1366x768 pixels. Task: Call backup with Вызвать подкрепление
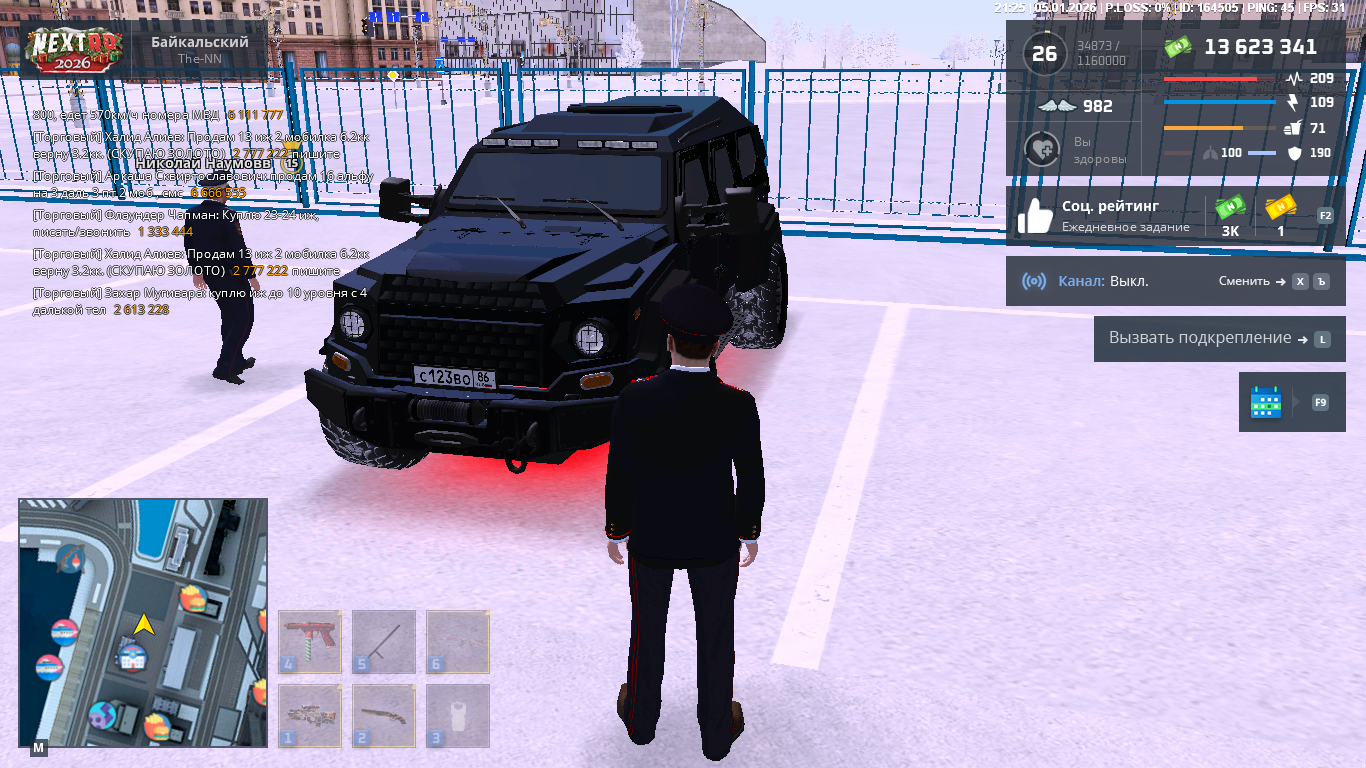click(x=1219, y=339)
